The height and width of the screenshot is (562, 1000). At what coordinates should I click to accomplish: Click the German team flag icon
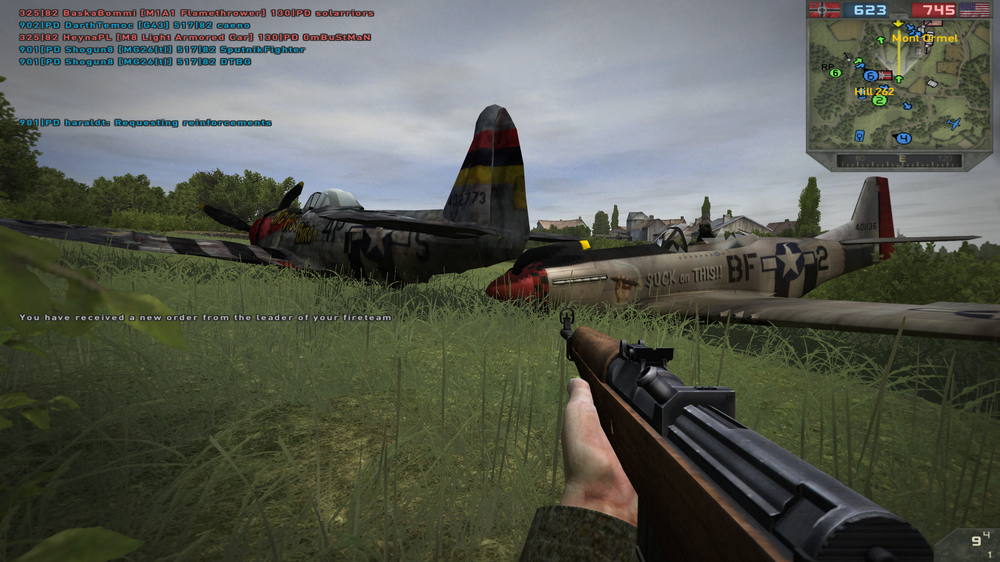pyautogui.click(x=825, y=10)
